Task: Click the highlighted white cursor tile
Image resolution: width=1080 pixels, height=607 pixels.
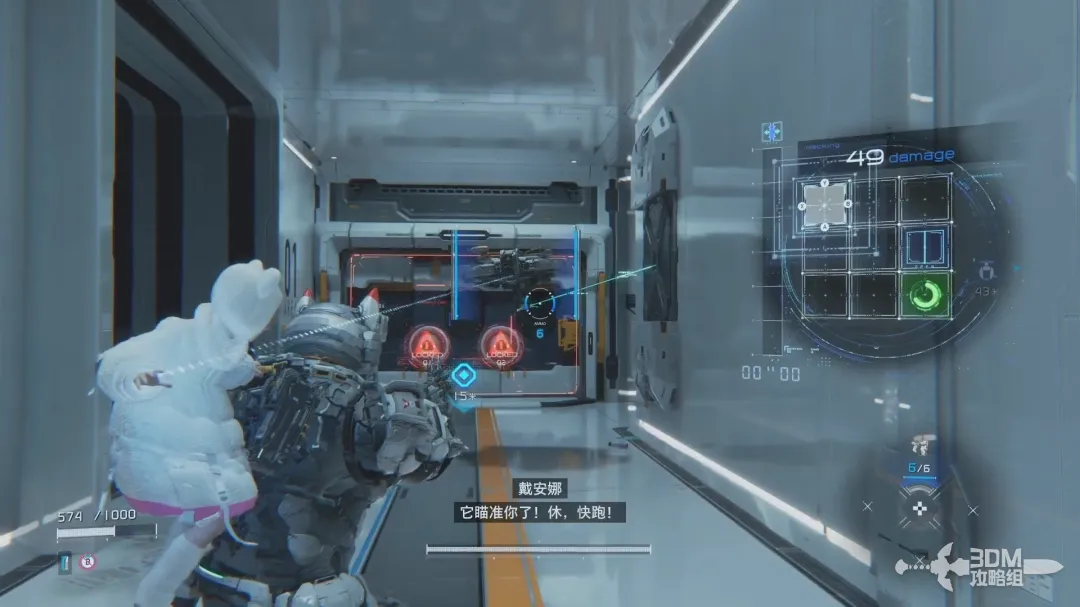Action: coord(825,204)
